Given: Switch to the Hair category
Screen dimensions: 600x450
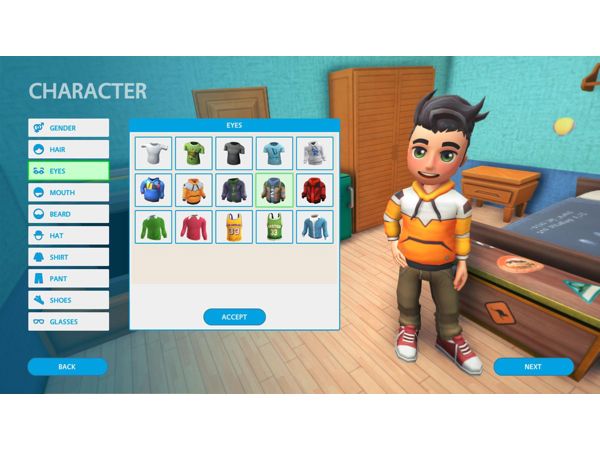Looking at the screenshot, I should click(68, 149).
